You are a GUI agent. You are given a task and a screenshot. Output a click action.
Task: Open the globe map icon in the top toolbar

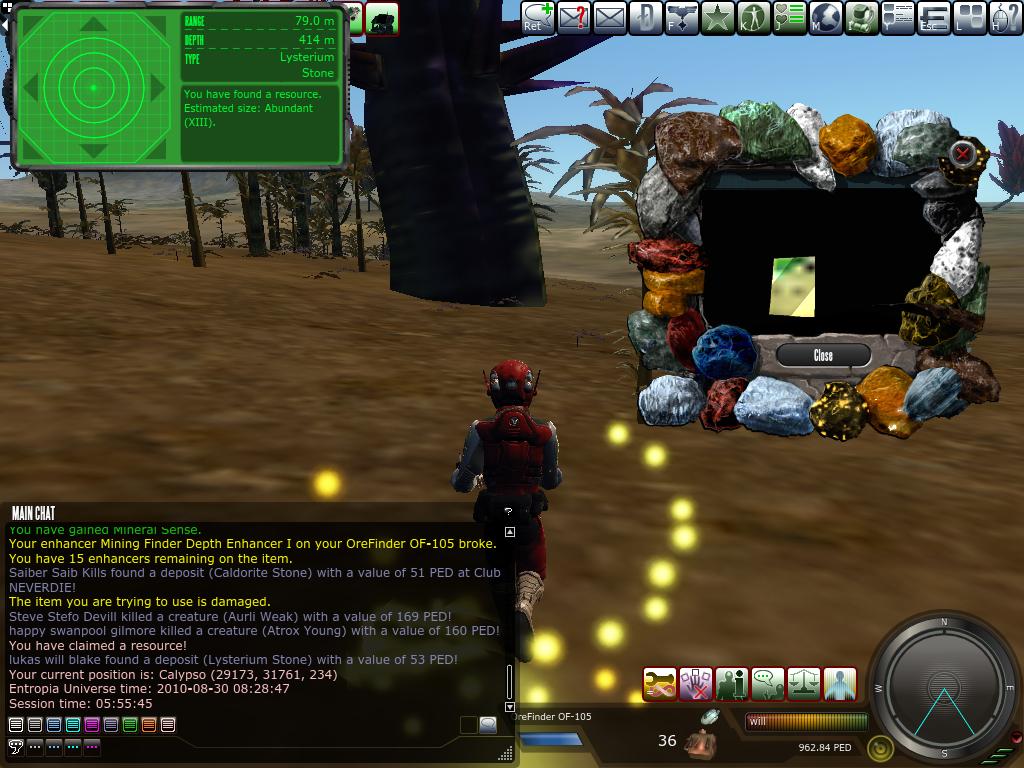coord(826,17)
